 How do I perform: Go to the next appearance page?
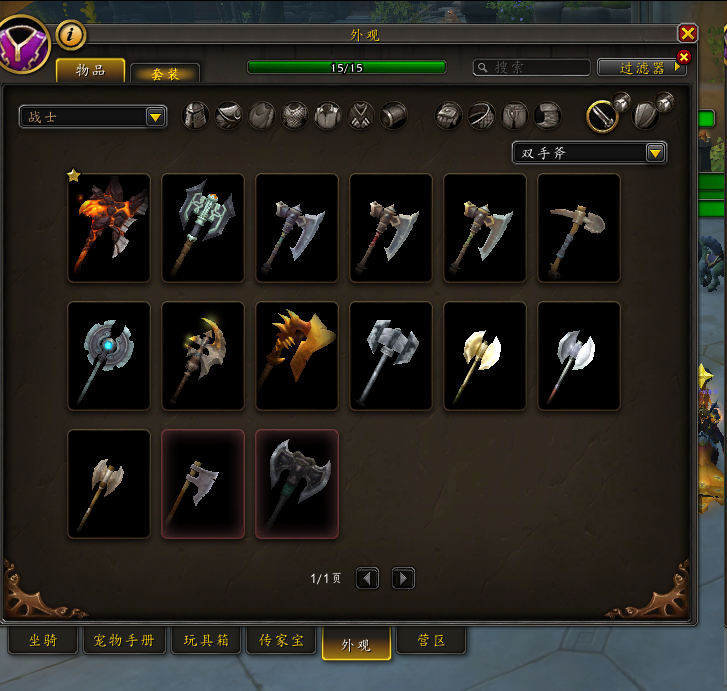[403, 578]
